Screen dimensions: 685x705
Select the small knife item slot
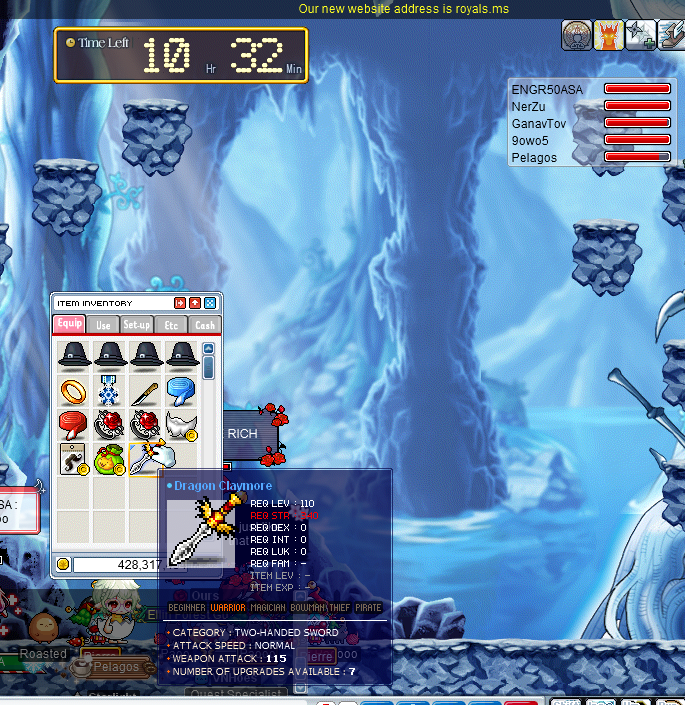pyautogui.click(x=145, y=390)
